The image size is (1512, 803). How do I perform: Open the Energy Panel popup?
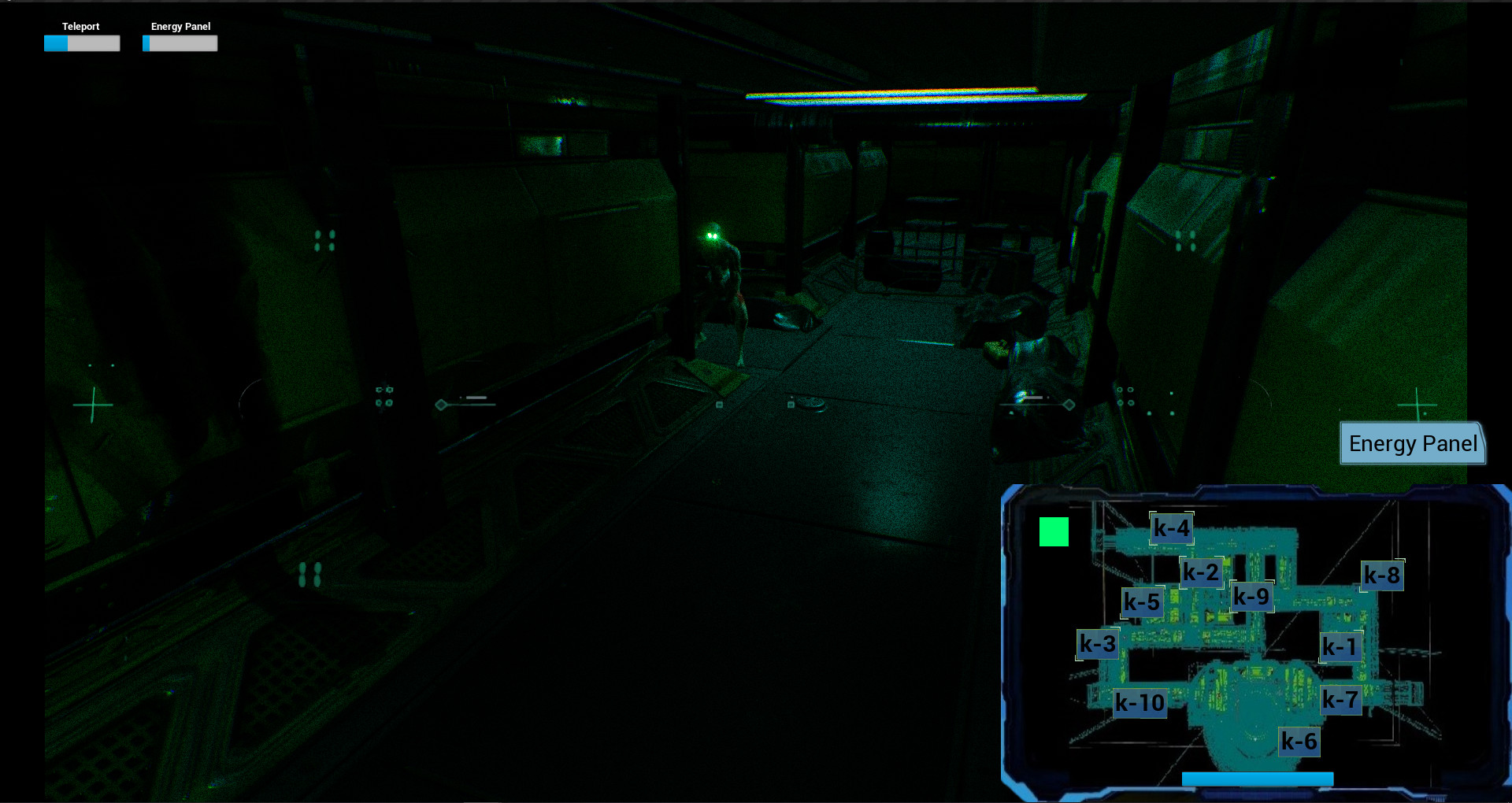tap(1412, 443)
